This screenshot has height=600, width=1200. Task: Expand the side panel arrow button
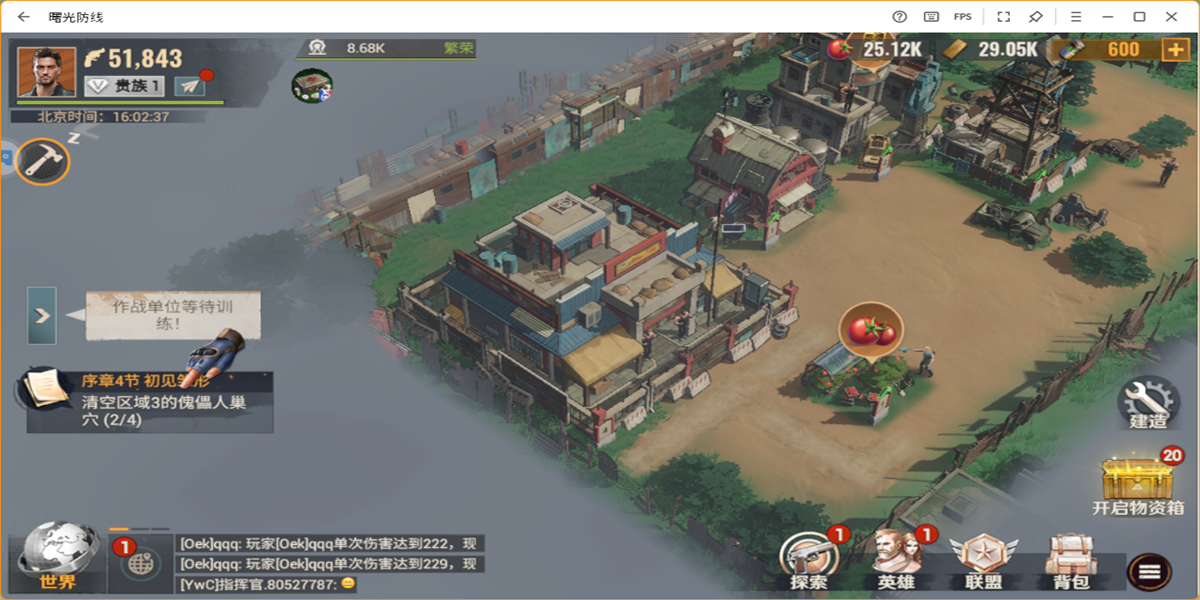(42, 315)
